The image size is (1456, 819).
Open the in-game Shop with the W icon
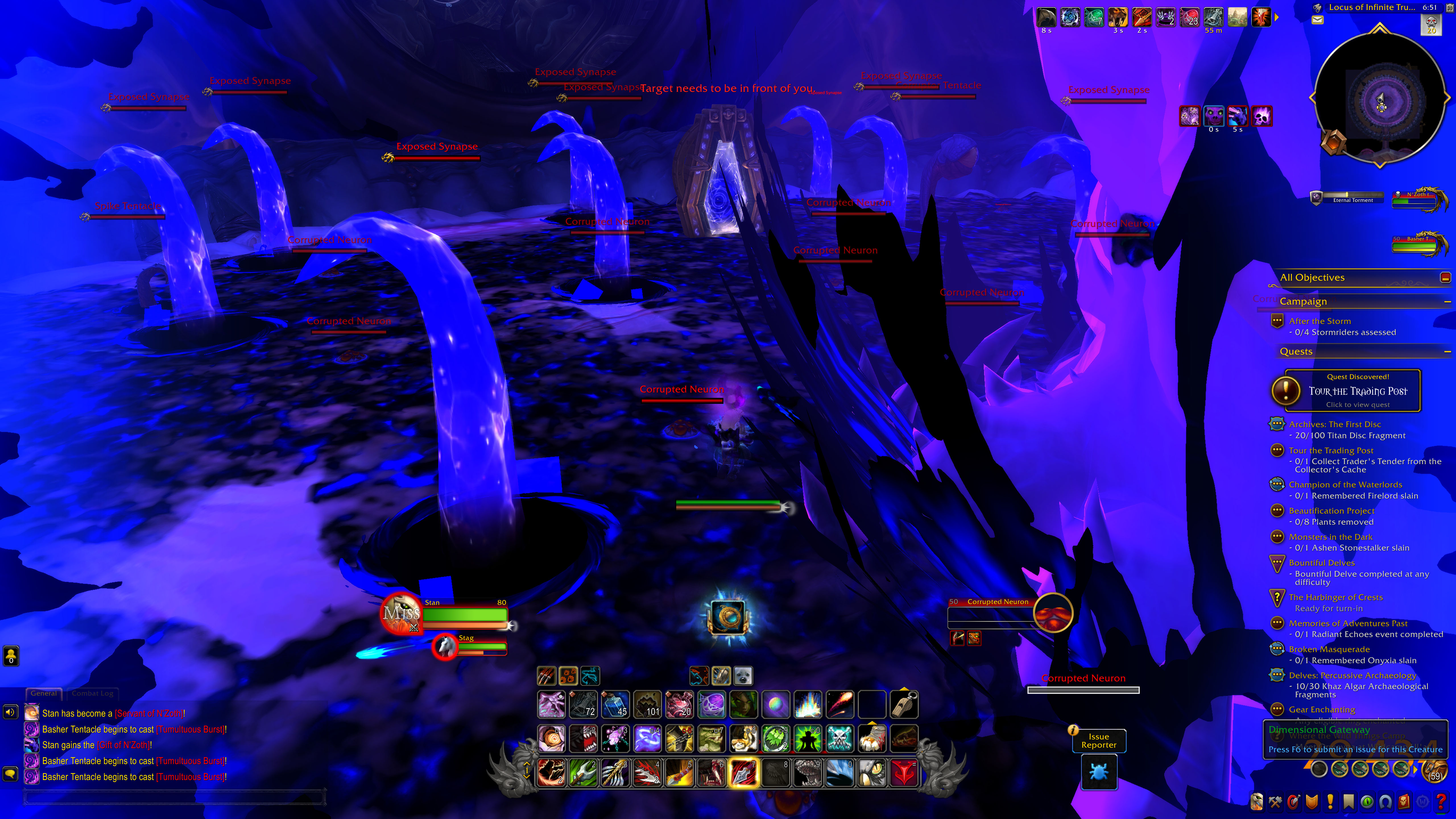[x=1423, y=802]
